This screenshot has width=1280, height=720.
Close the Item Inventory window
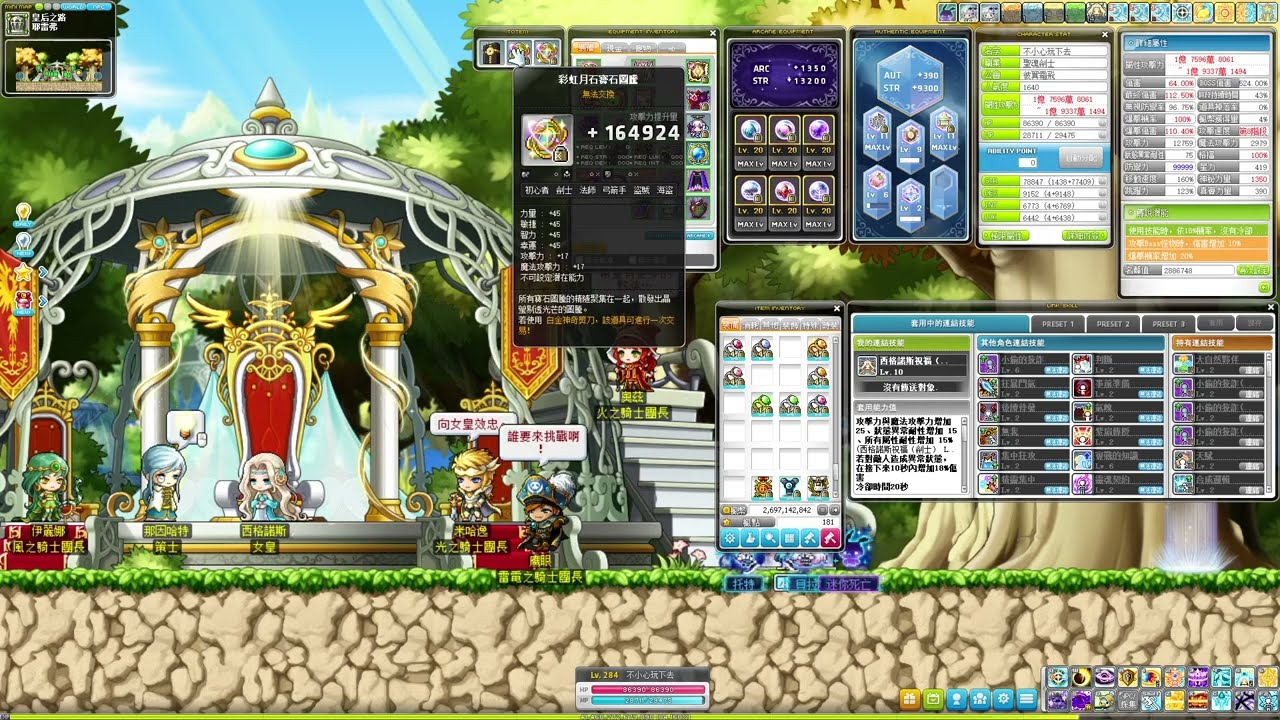click(838, 308)
